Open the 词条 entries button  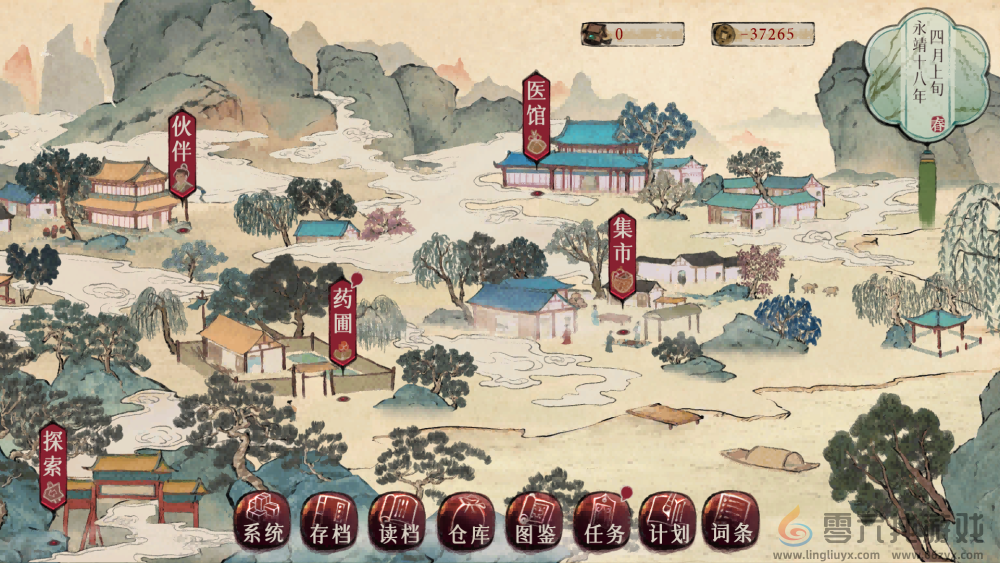[x=731, y=521]
